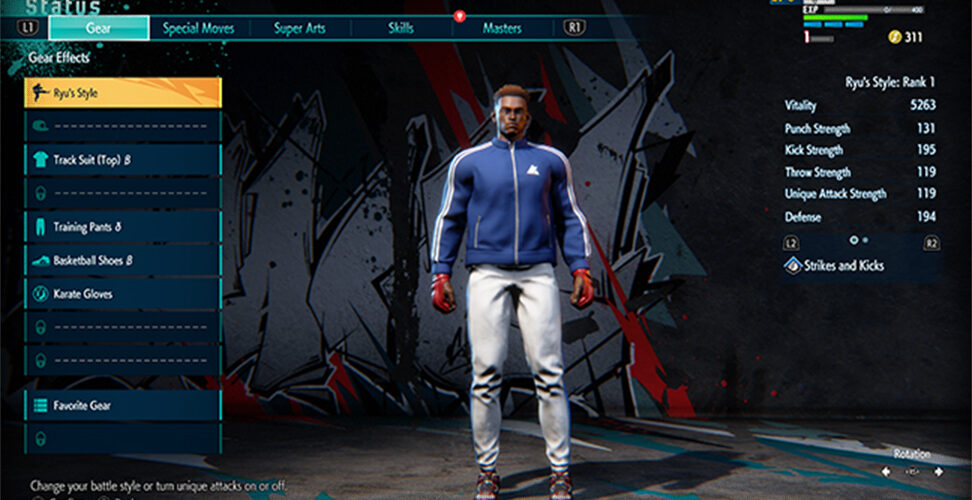The height and width of the screenshot is (500, 972).
Task: Select the Masters tab
Action: click(x=501, y=28)
